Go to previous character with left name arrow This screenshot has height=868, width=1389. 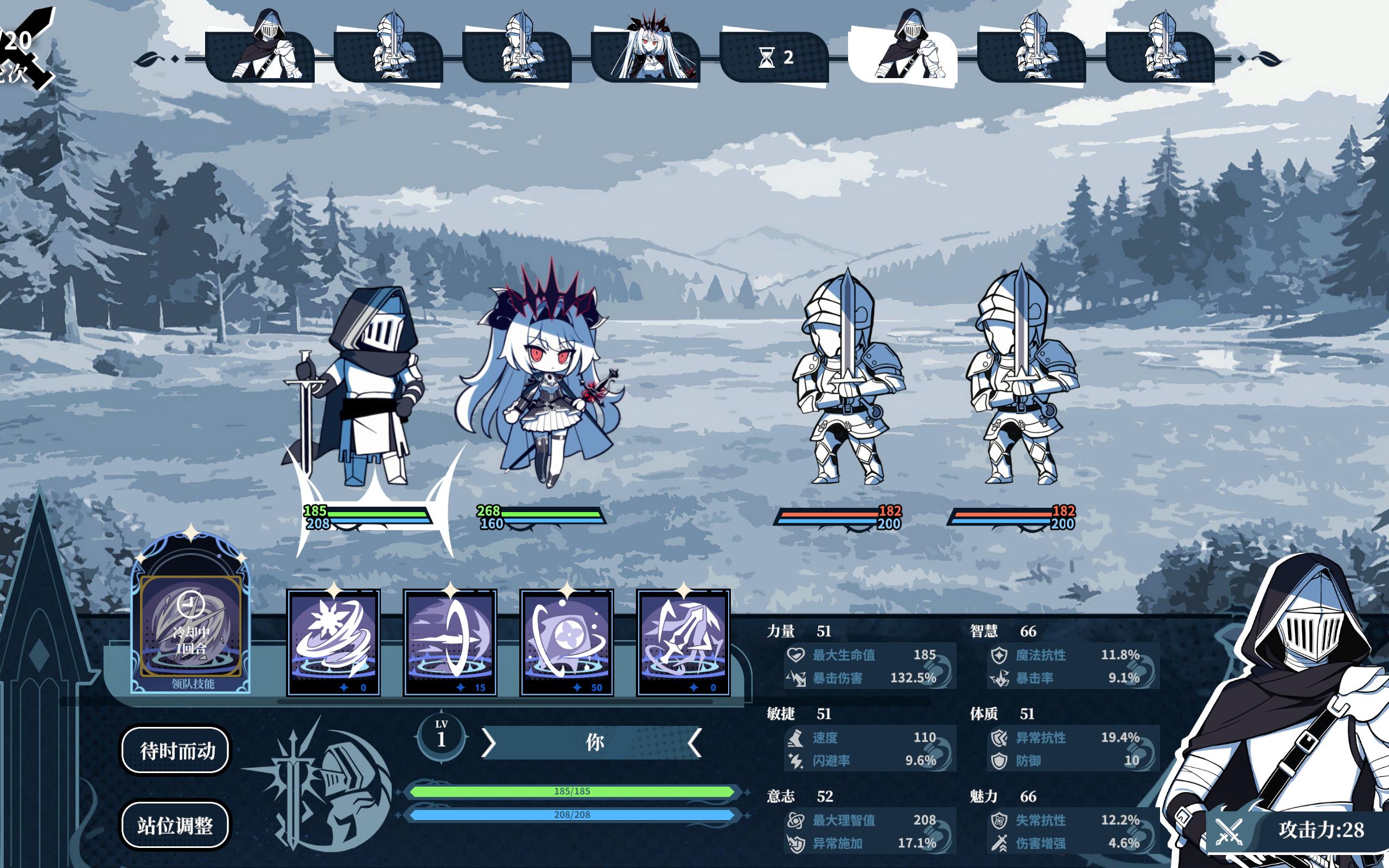tap(488, 743)
